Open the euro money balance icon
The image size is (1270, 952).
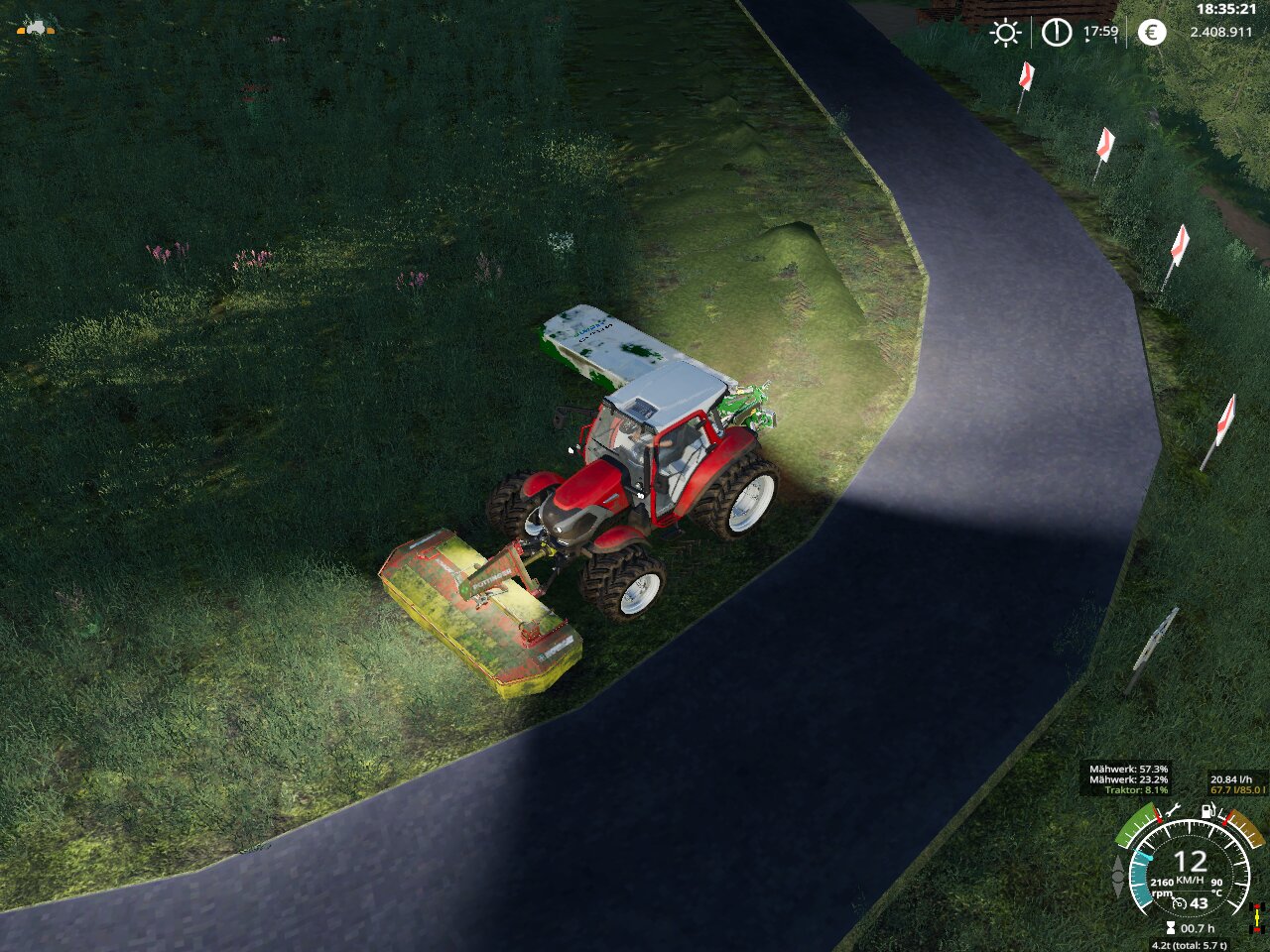1152,33
